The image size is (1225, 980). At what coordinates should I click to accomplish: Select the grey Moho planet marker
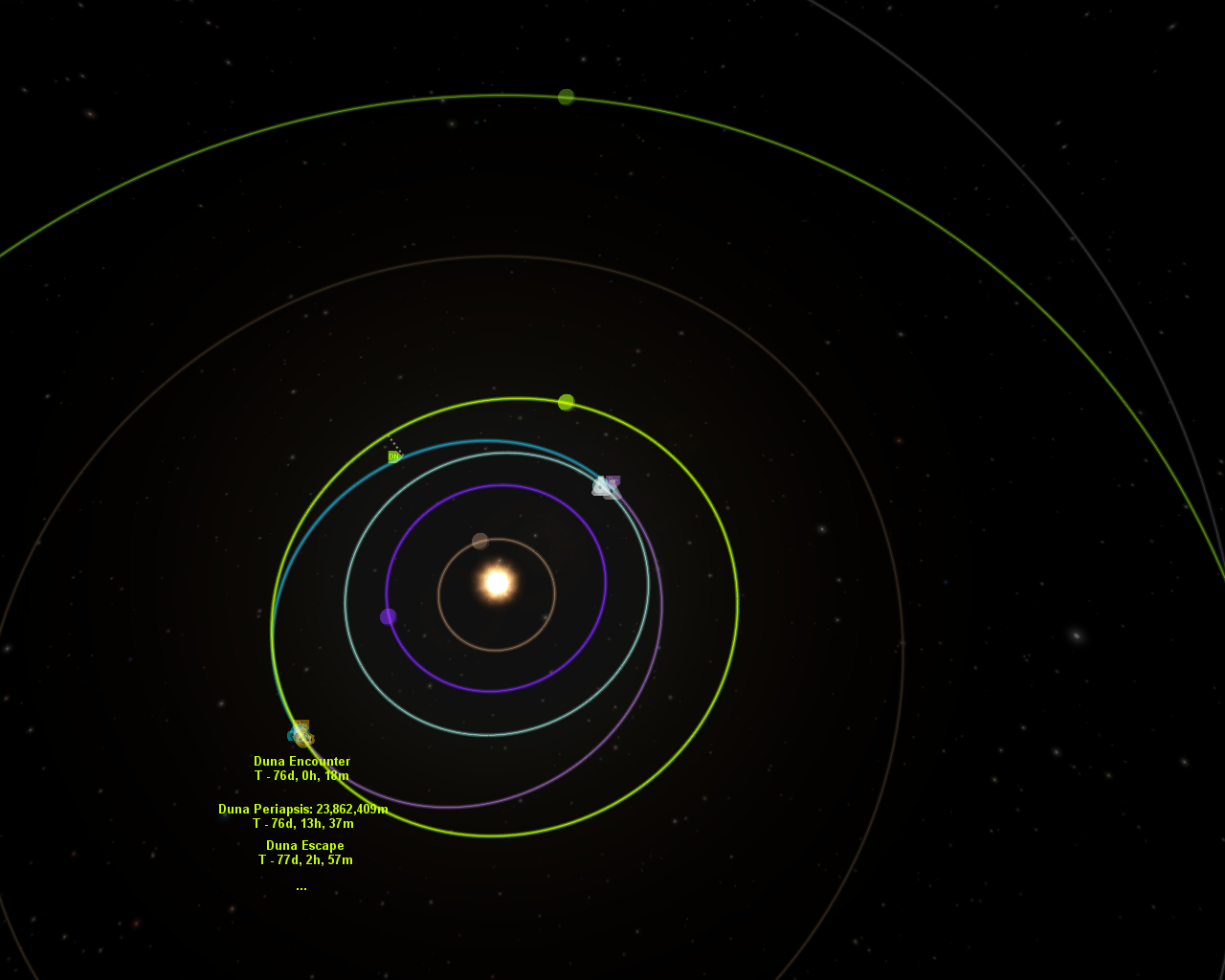480,541
